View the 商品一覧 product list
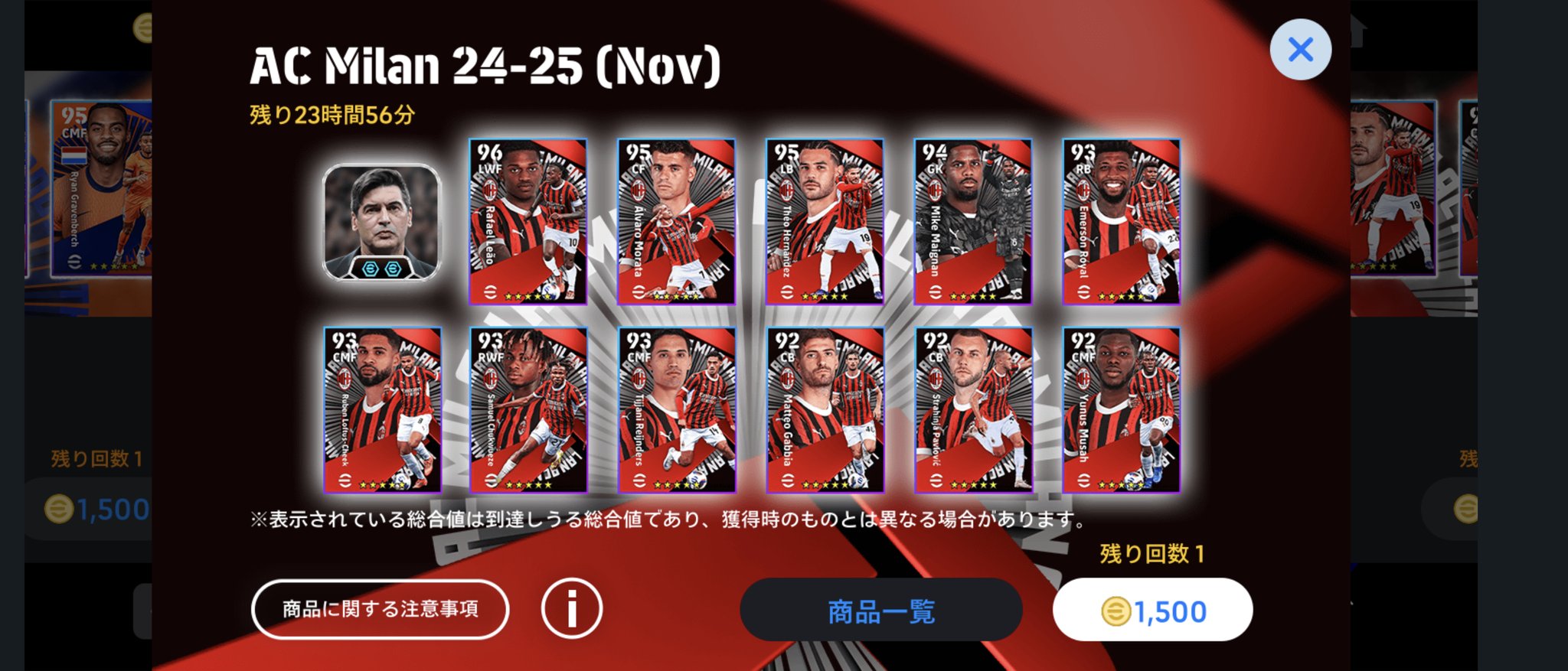 click(x=880, y=610)
